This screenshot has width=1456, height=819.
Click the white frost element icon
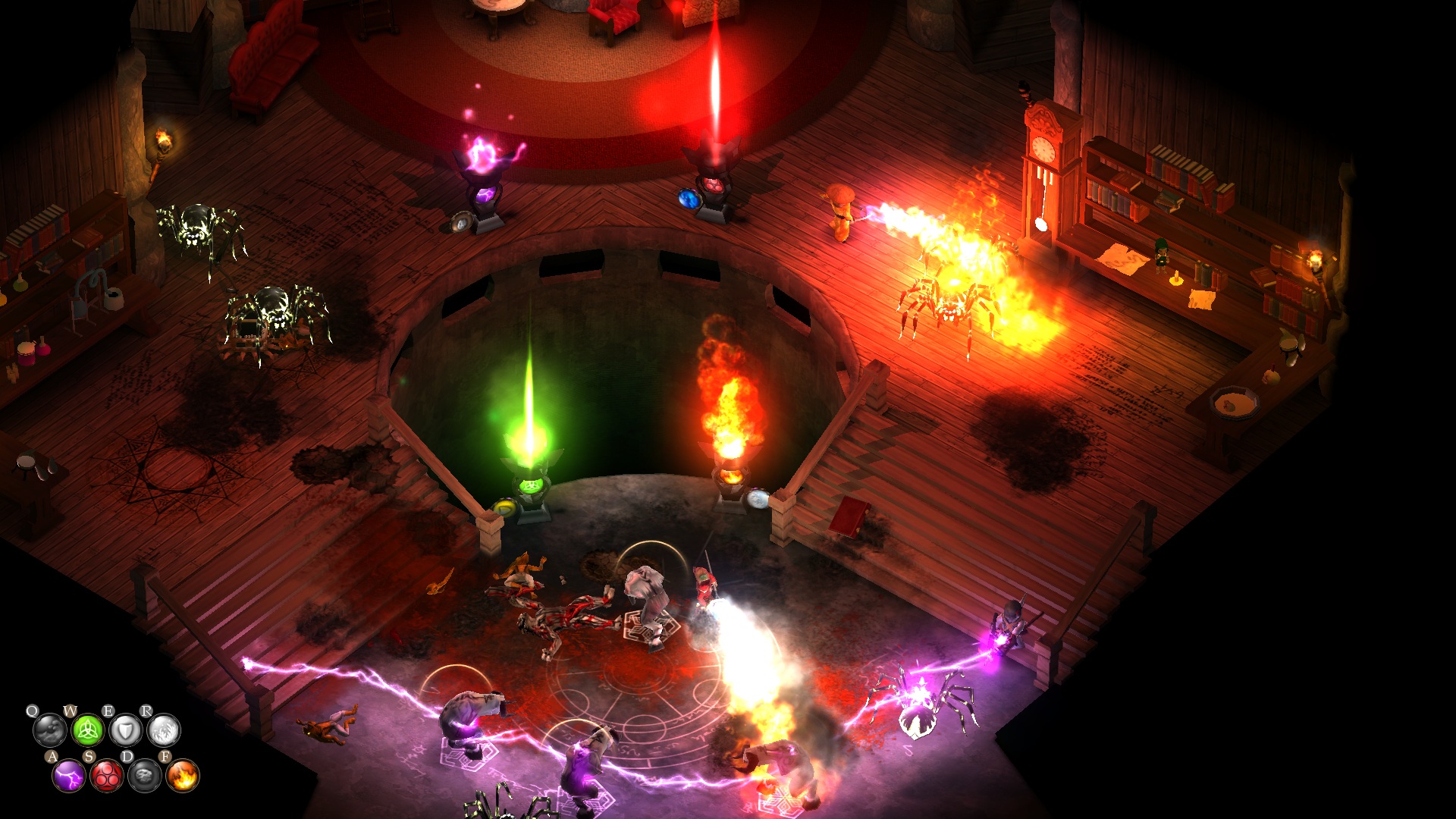(163, 731)
